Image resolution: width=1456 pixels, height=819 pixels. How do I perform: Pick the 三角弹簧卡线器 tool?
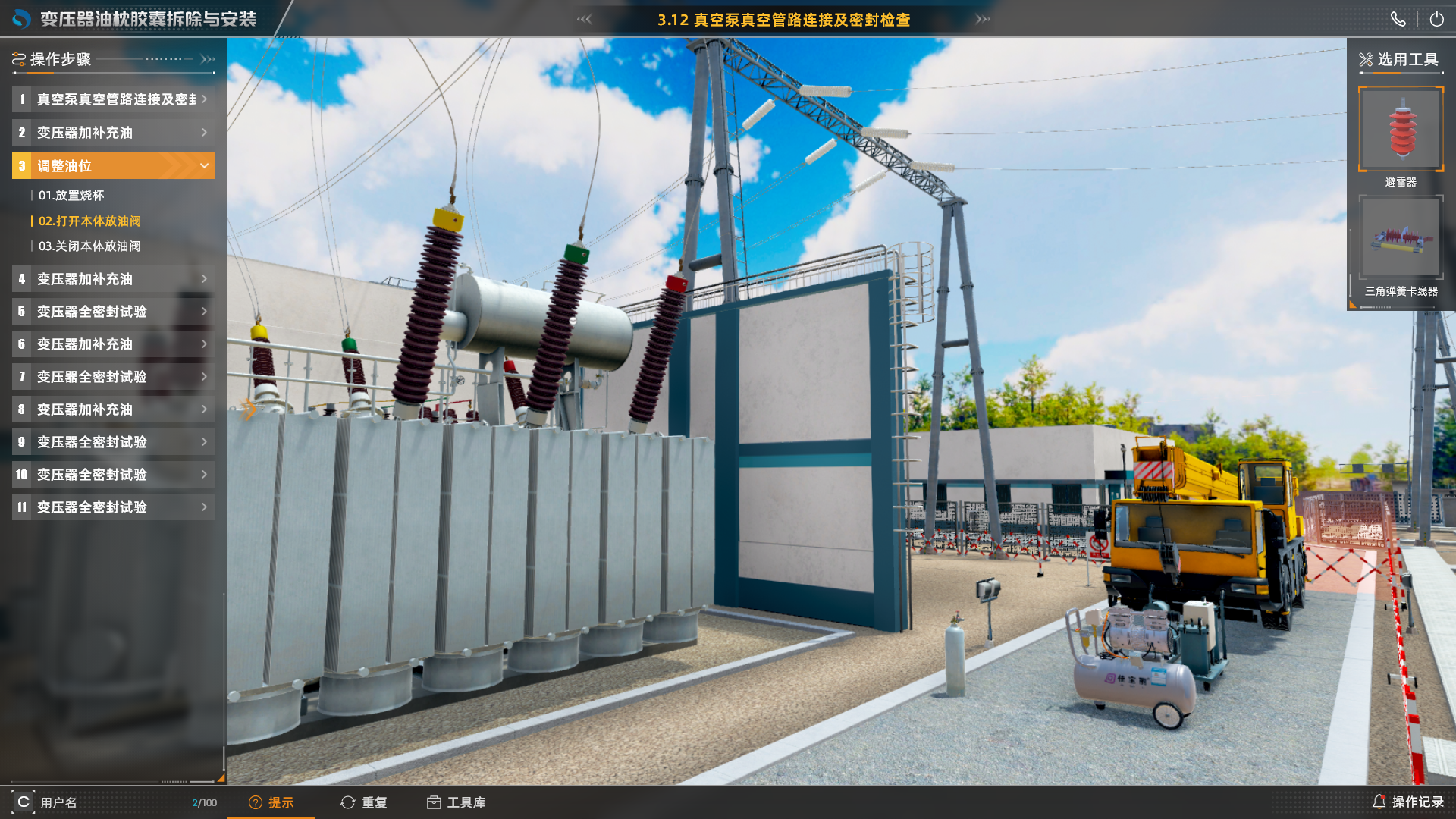point(1401,238)
